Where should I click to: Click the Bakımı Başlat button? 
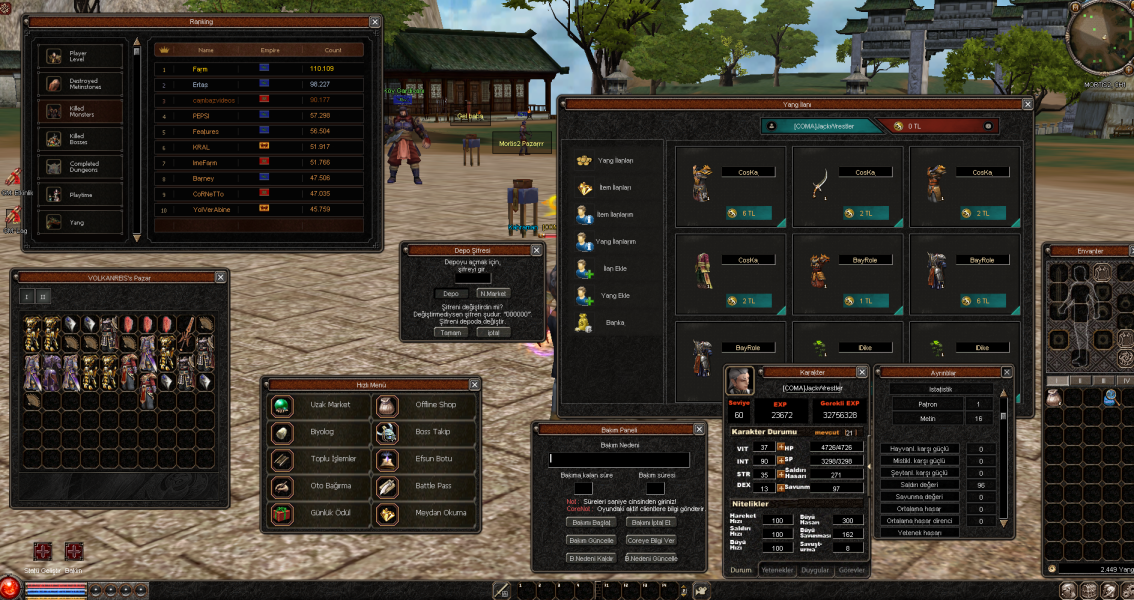590,522
